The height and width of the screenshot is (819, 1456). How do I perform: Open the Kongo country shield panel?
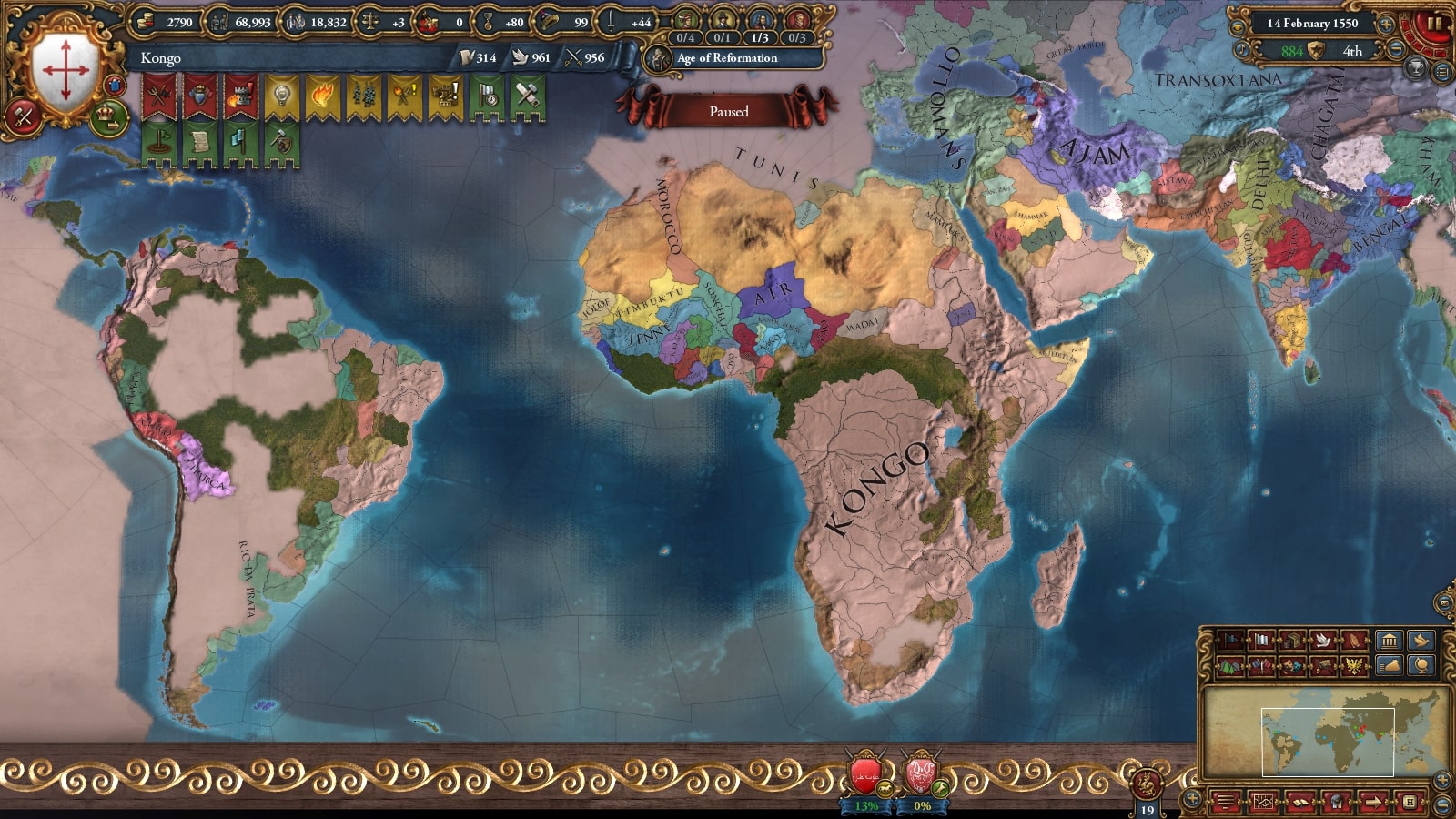click(65, 70)
